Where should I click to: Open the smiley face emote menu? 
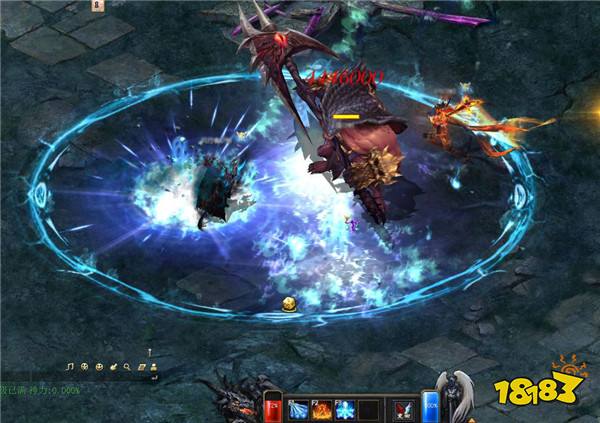coord(100,366)
